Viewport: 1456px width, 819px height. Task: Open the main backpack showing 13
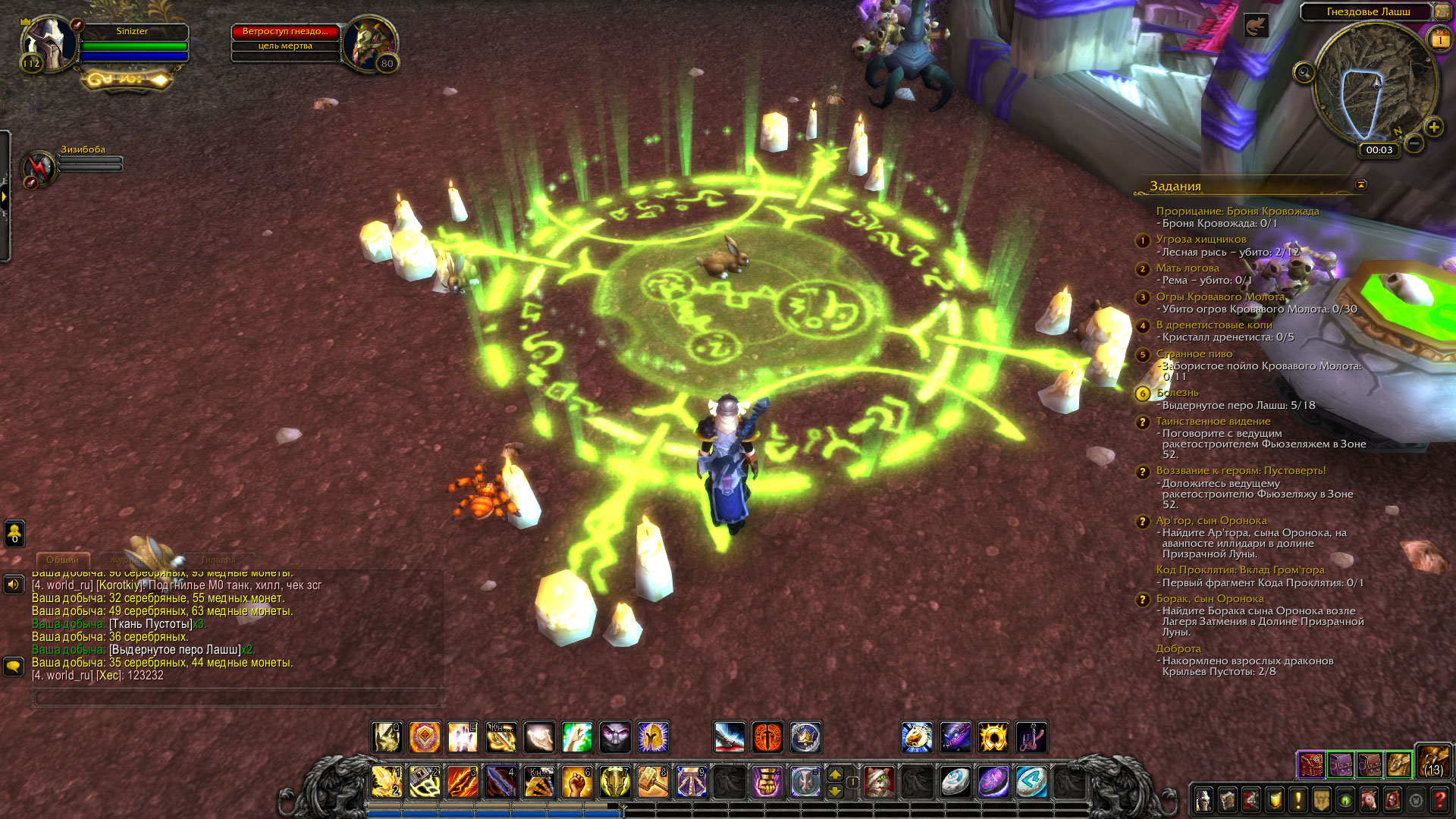(x=1432, y=761)
